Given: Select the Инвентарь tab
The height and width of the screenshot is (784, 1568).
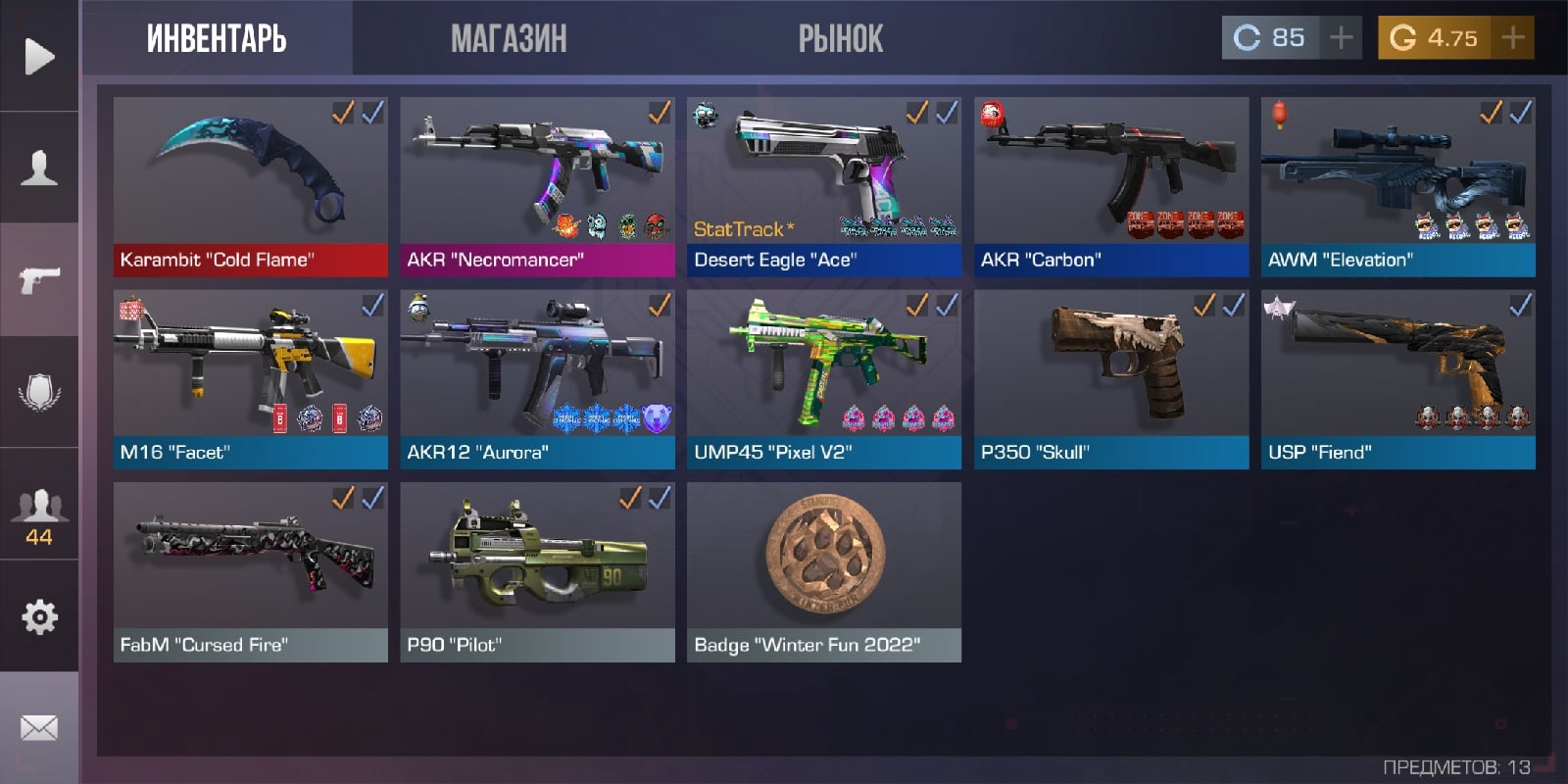Looking at the screenshot, I should [x=217, y=39].
